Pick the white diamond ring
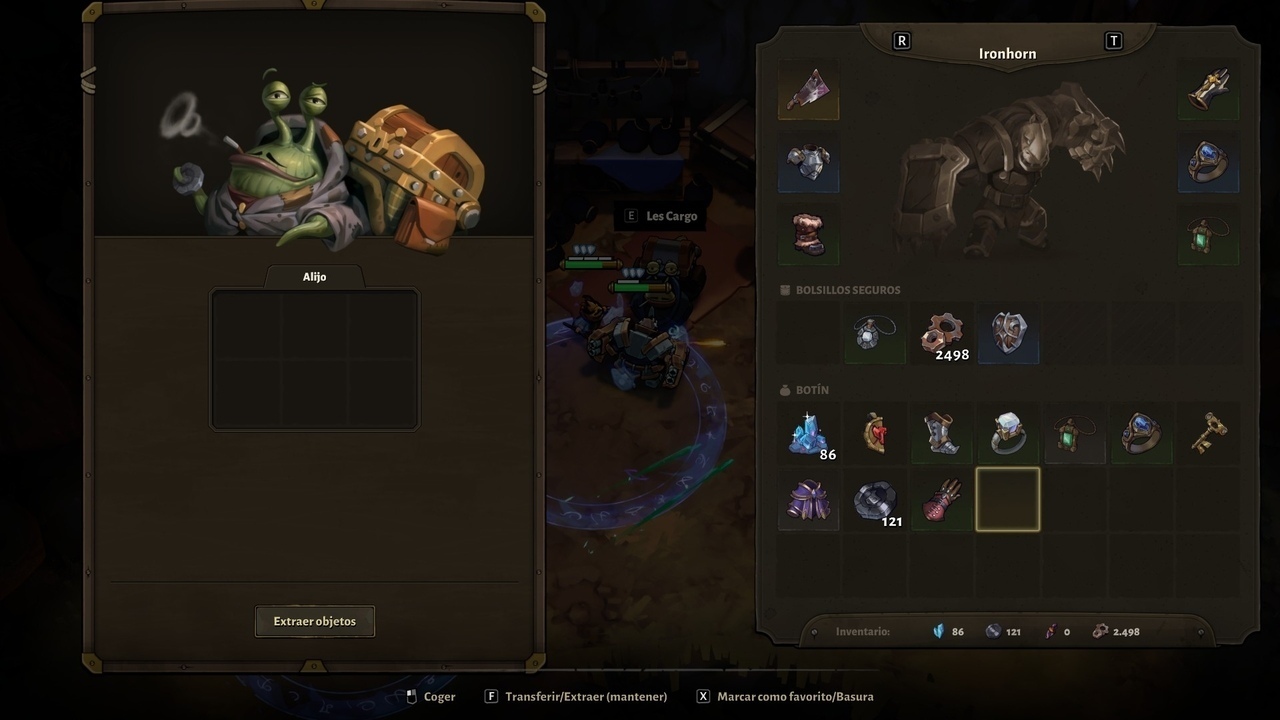The width and height of the screenshot is (1280, 720). 1008,434
